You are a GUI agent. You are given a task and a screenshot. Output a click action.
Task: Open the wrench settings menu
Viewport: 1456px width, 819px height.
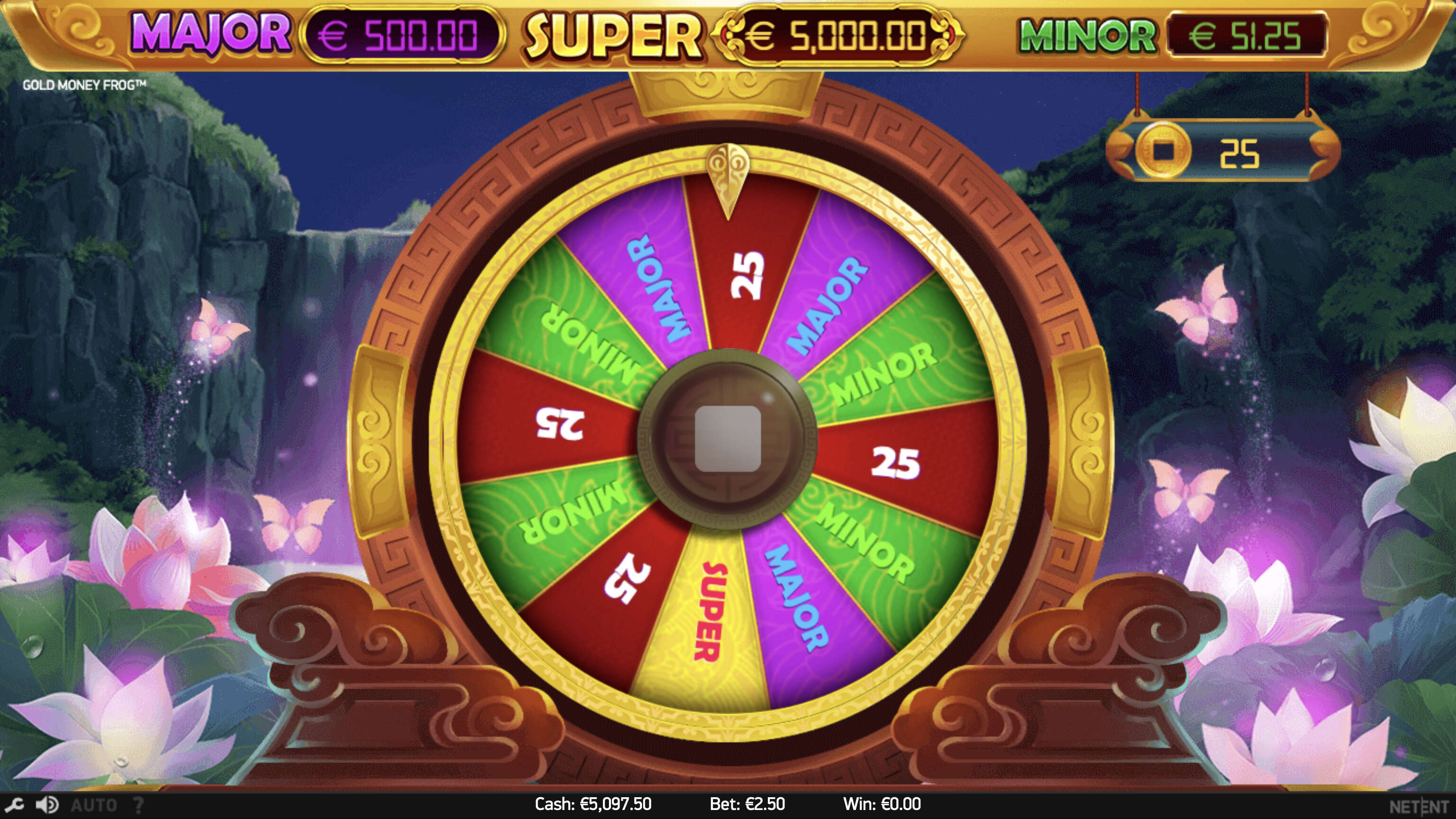[x=14, y=804]
